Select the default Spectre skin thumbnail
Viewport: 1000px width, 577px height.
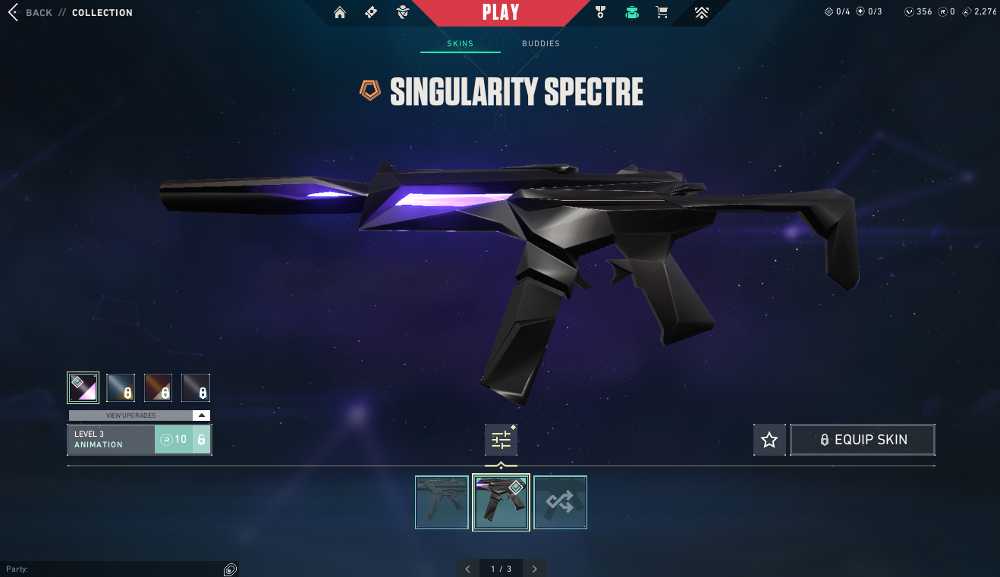[x=442, y=502]
